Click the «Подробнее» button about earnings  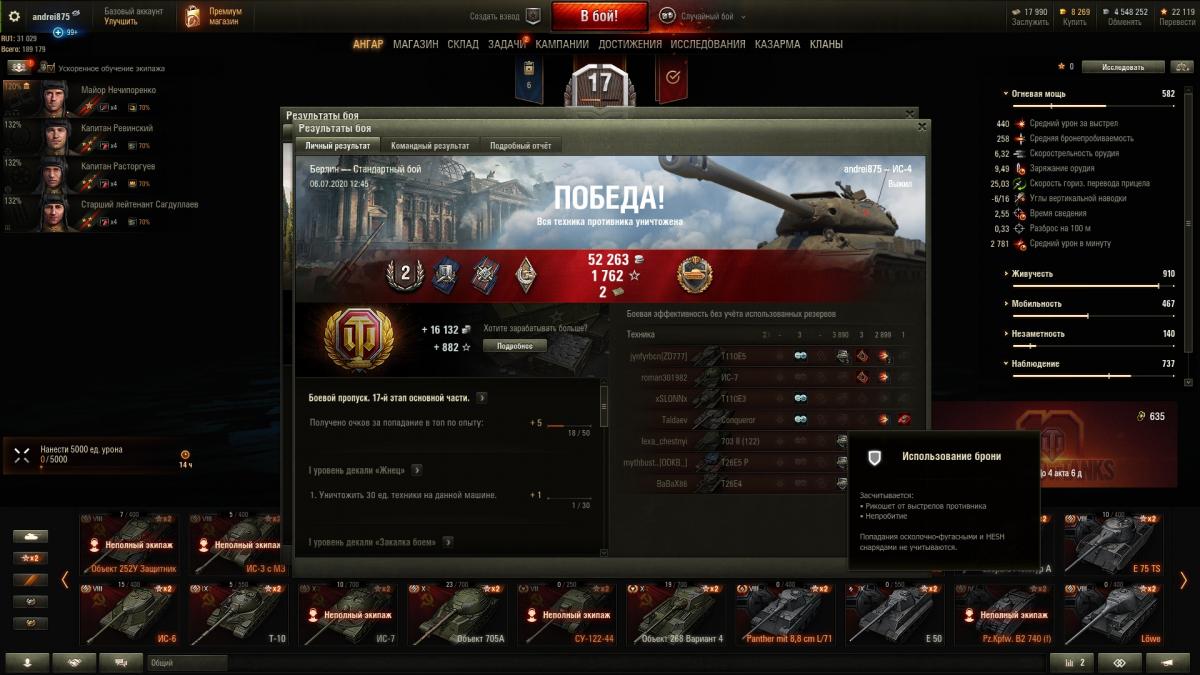point(515,346)
